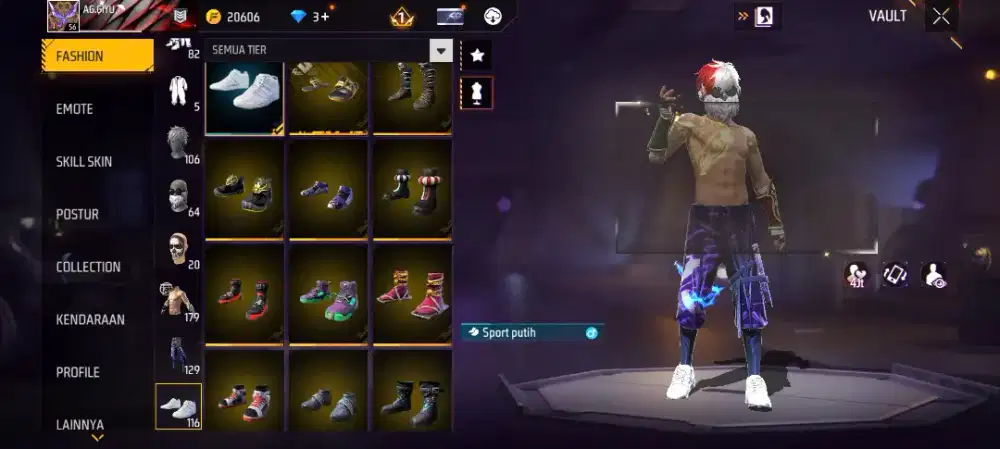
Task: Toggle the star favorites filter
Action: click(x=477, y=53)
